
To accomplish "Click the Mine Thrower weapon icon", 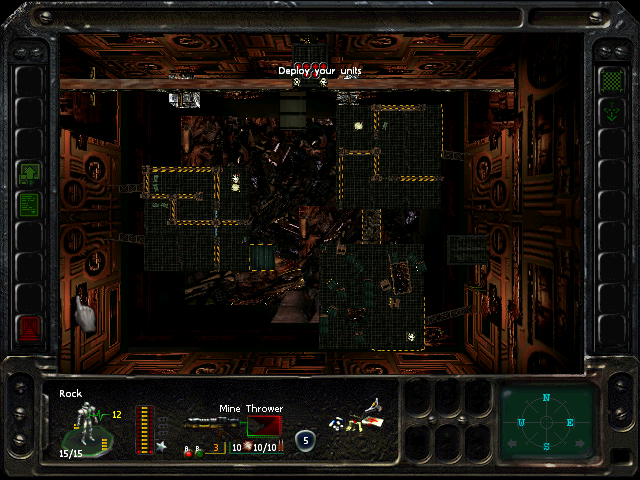I will point(211,424).
